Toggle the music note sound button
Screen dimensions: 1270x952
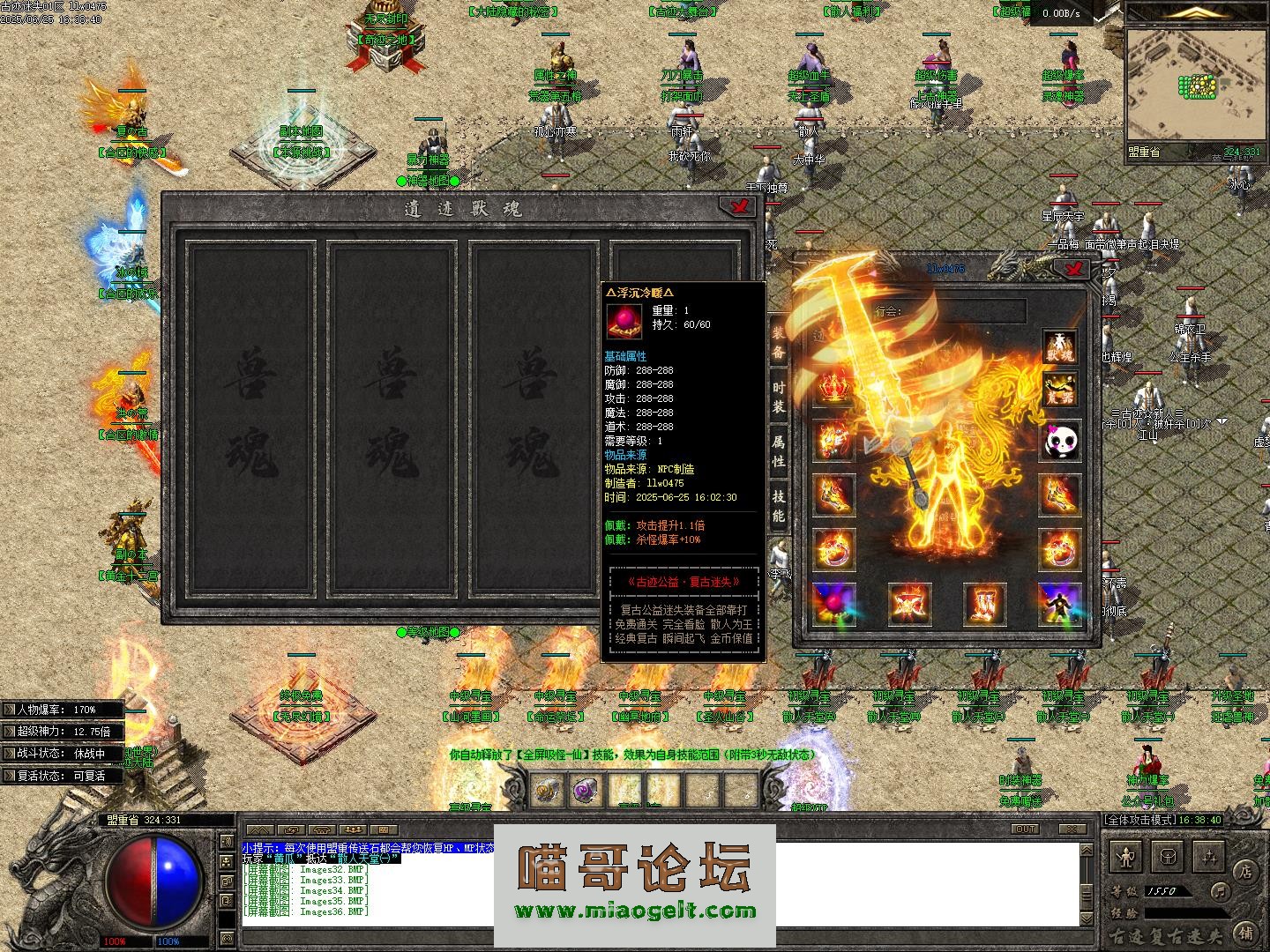[1220, 891]
